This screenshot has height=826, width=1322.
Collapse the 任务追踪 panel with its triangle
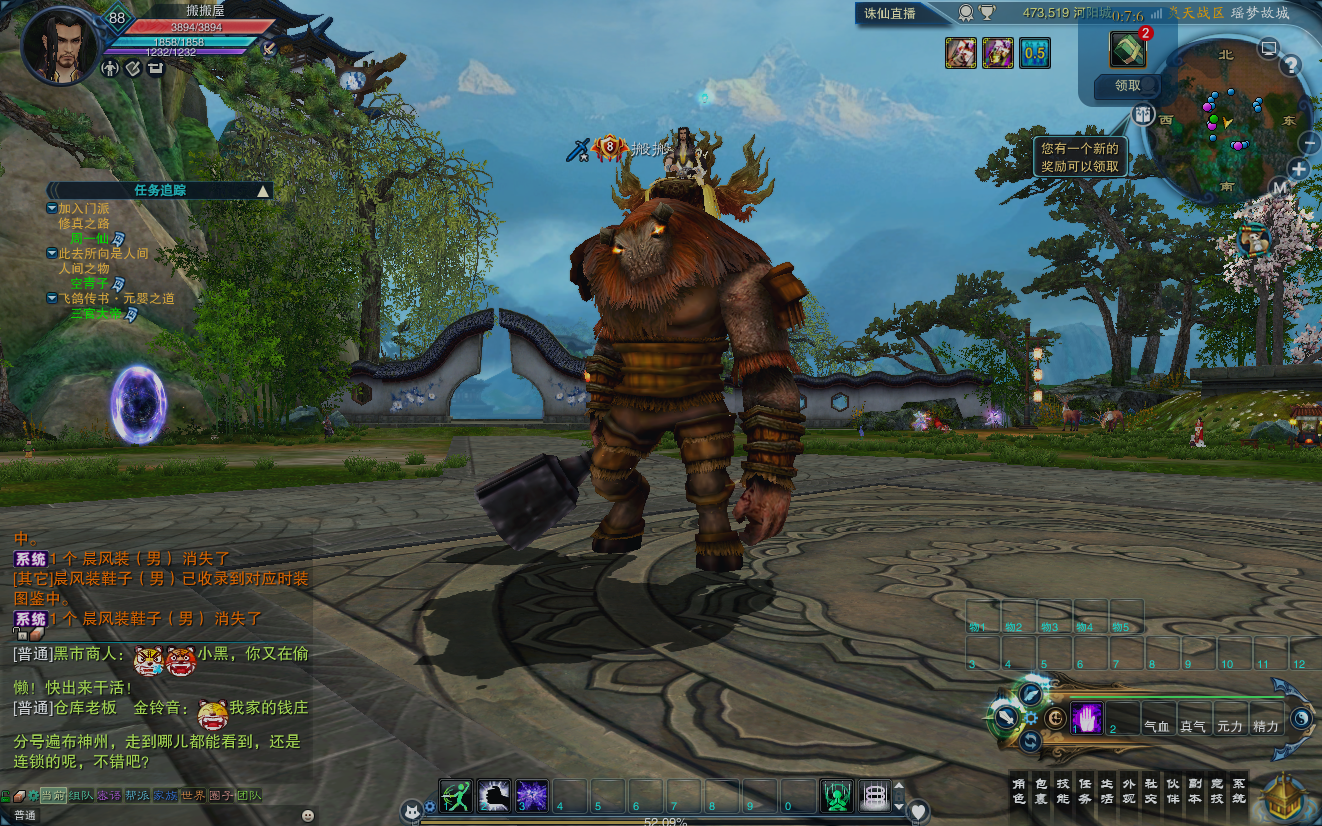[x=264, y=191]
